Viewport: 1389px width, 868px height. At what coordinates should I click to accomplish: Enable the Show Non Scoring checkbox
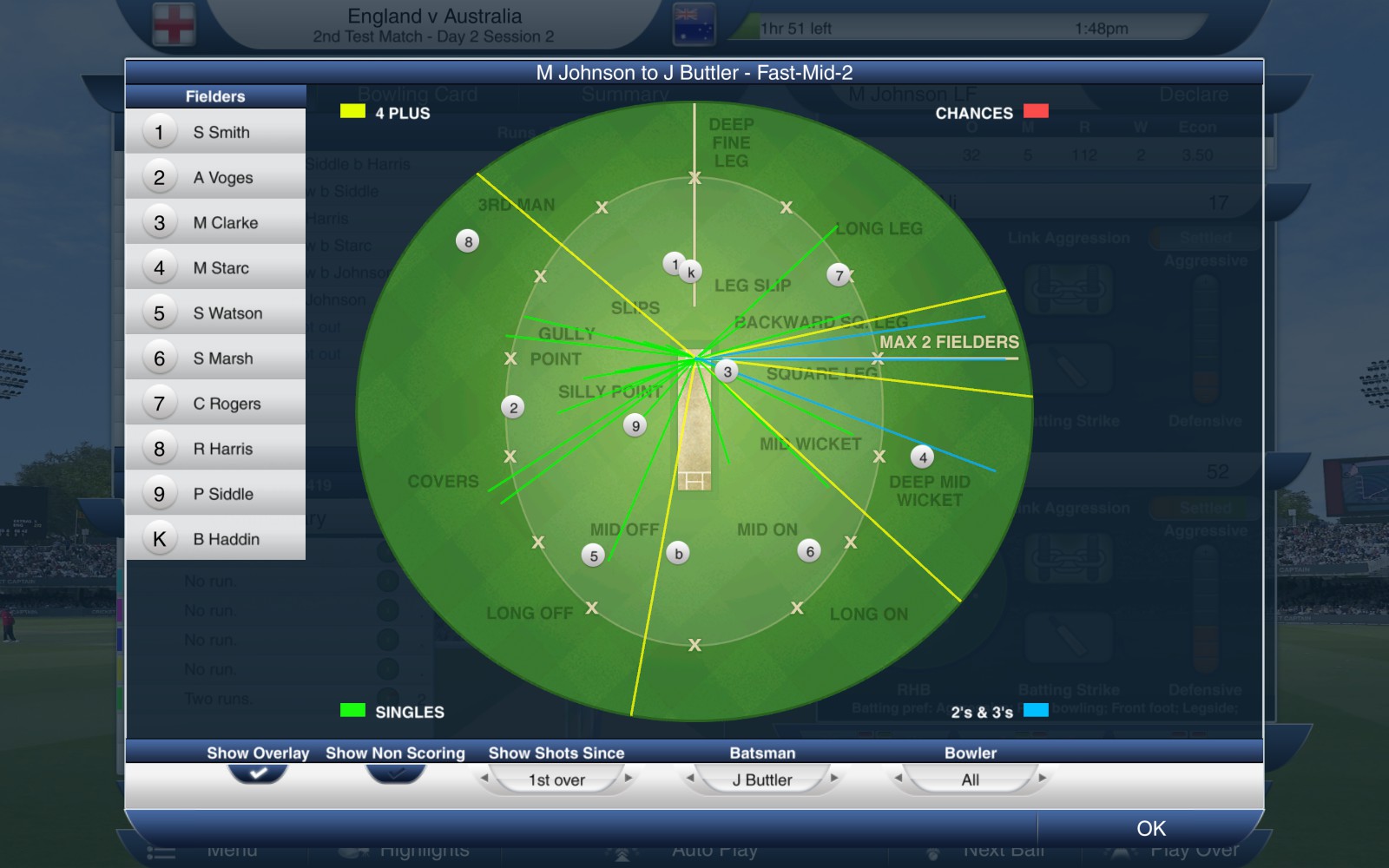[x=395, y=772]
